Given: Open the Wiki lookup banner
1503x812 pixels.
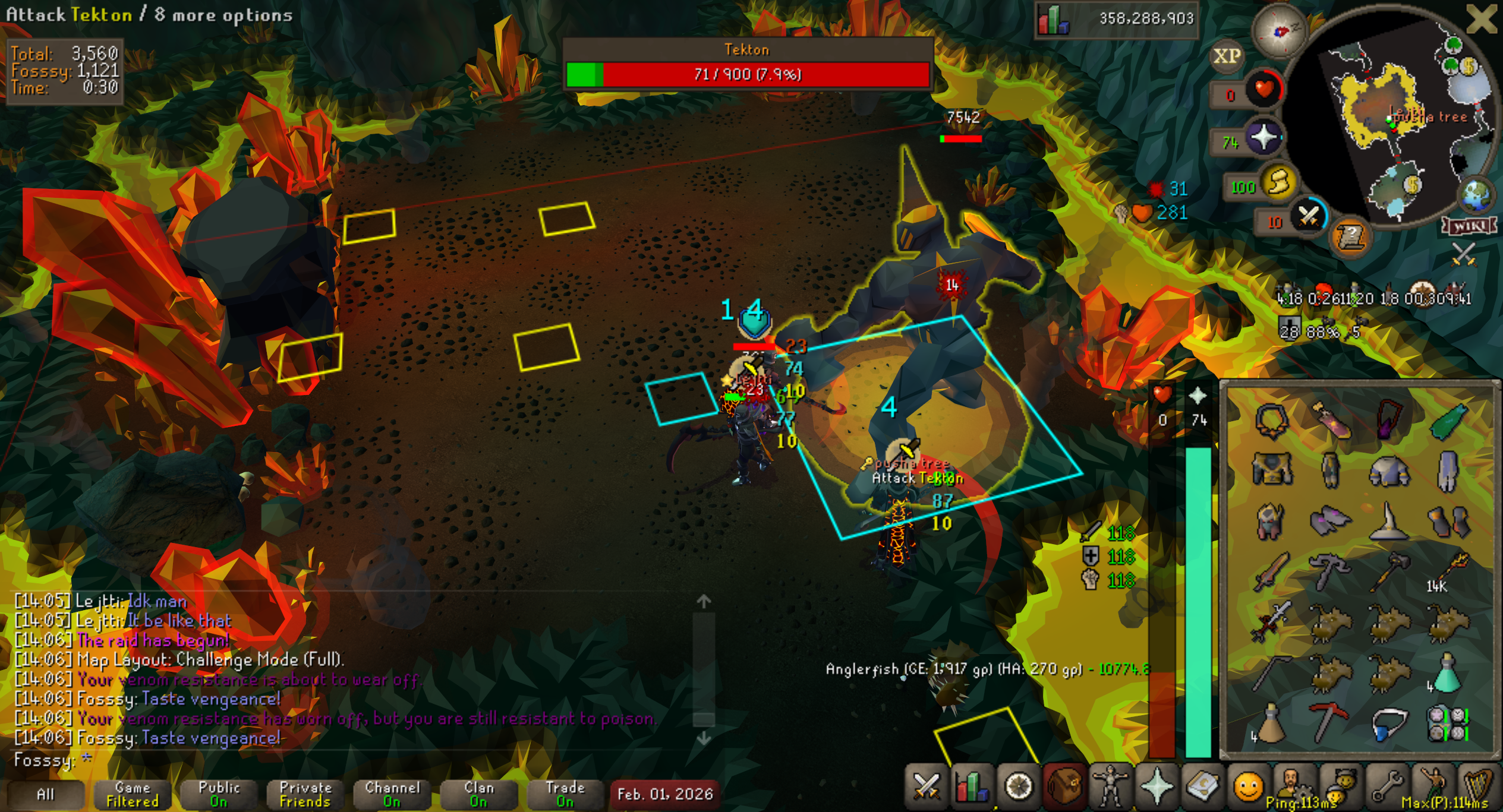Looking at the screenshot, I should pyautogui.click(x=1469, y=226).
